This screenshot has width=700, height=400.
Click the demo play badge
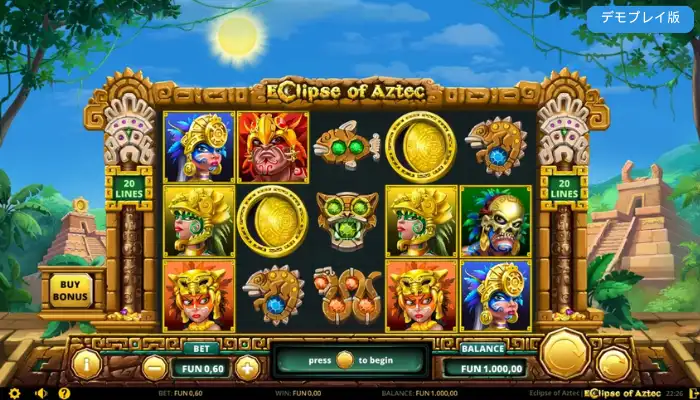pyautogui.click(x=641, y=18)
